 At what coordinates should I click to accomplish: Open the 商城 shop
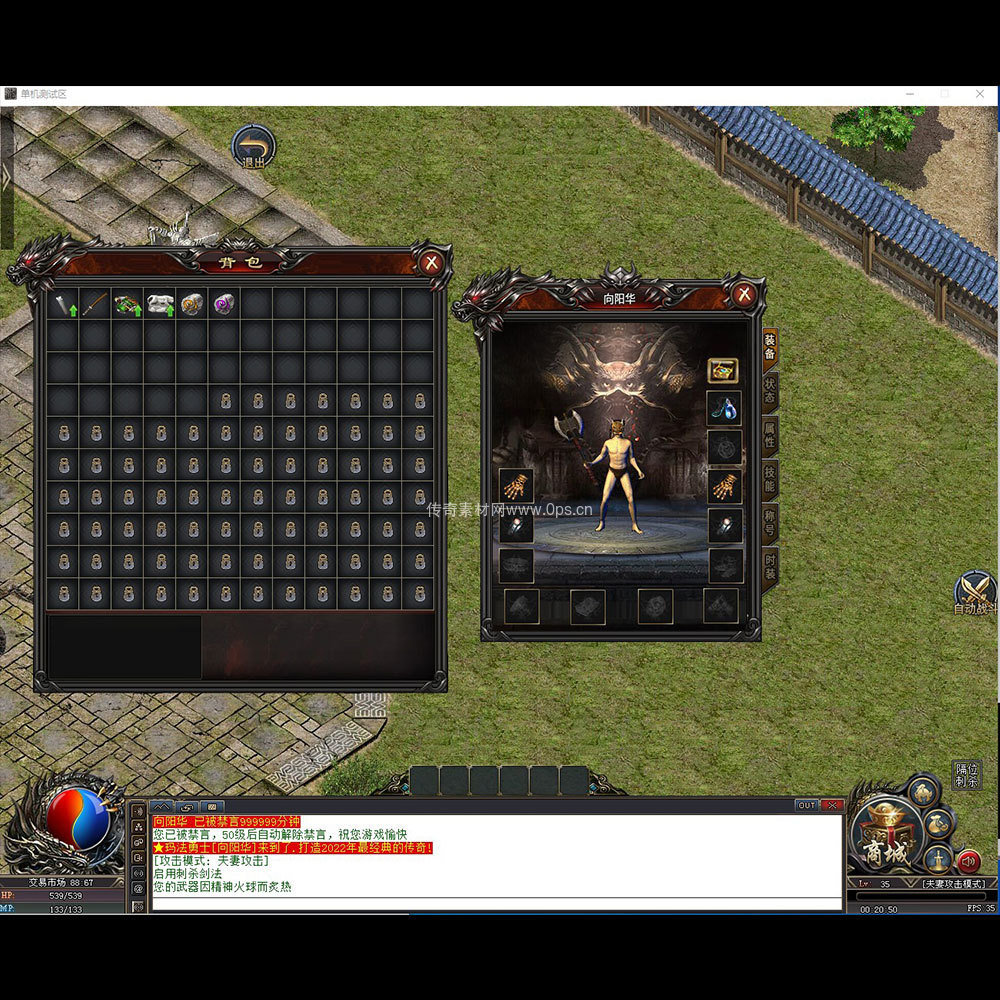[x=881, y=838]
